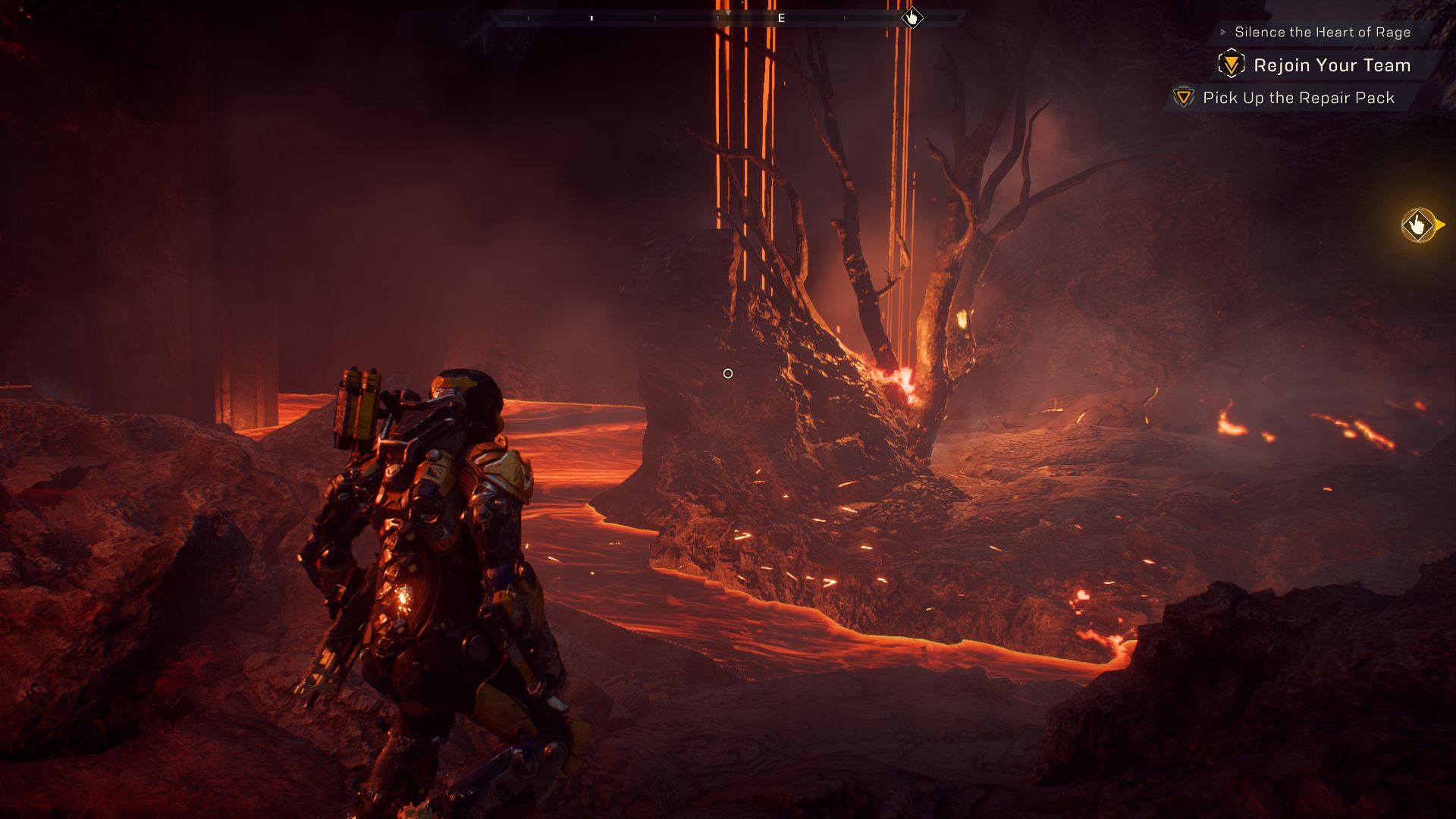Select the Pick Up the Repair Pack objective
1456x819 pixels.
1298,98
